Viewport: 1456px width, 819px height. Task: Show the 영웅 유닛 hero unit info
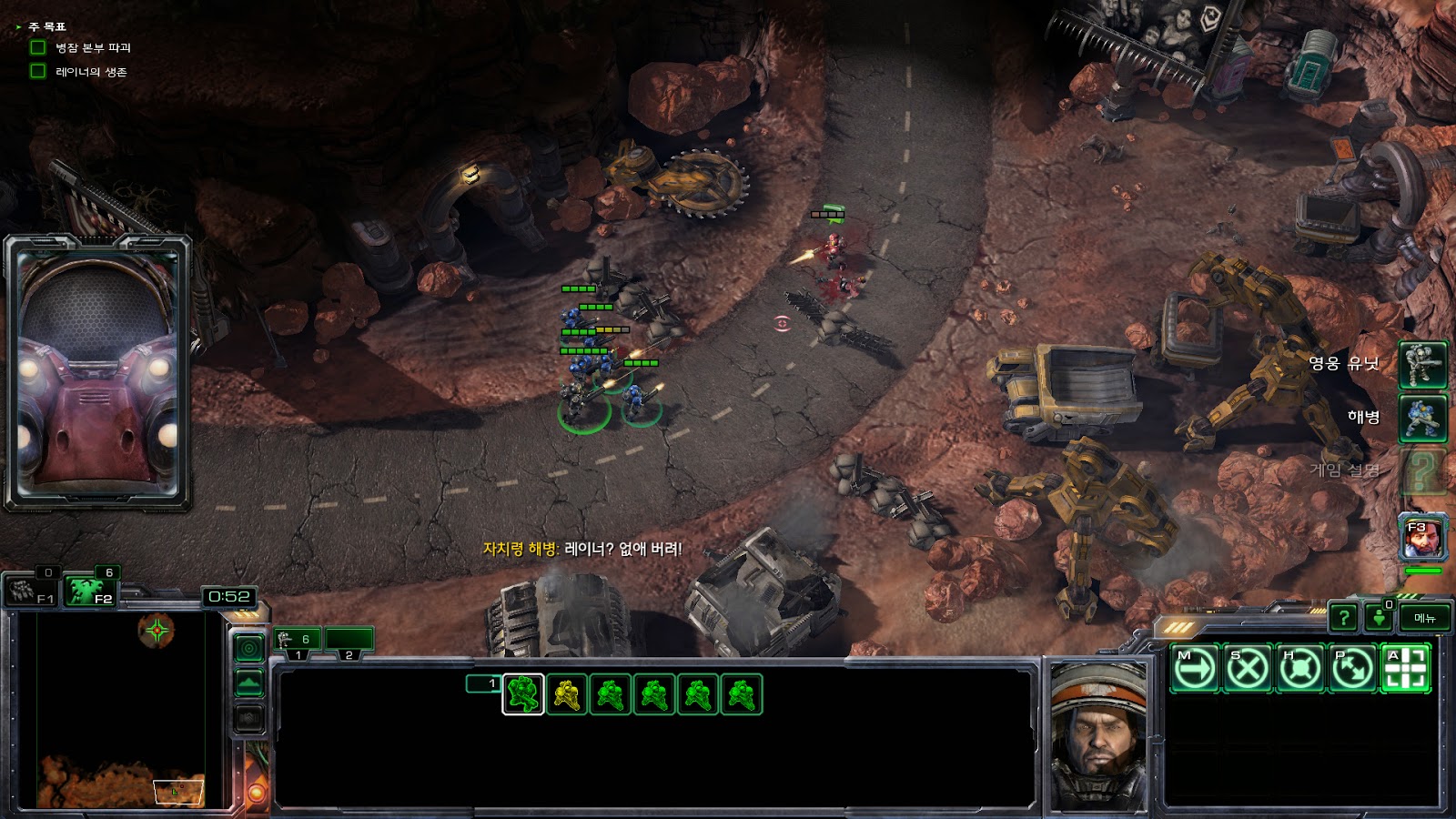pos(1422,364)
